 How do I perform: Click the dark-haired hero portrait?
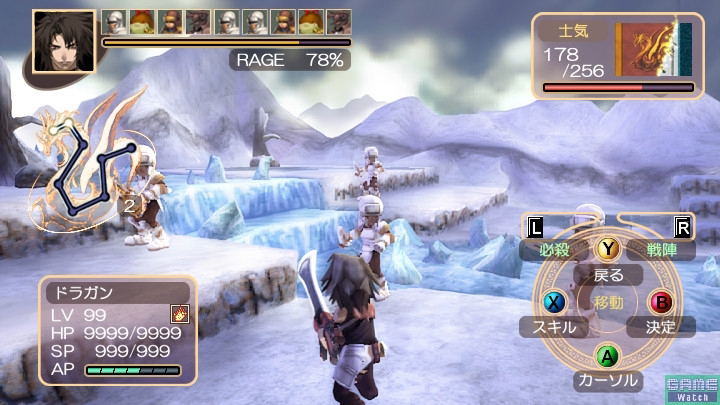pyautogui.click(x=63, y=42)
